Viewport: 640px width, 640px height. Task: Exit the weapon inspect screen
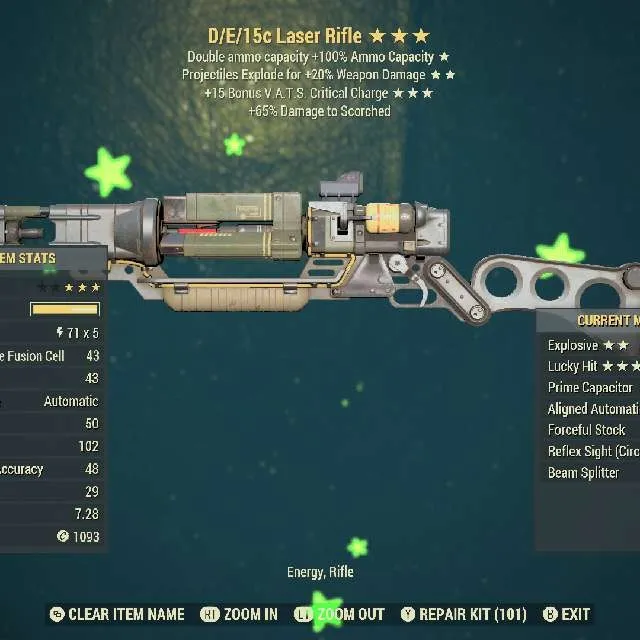[x=566, y=614]
